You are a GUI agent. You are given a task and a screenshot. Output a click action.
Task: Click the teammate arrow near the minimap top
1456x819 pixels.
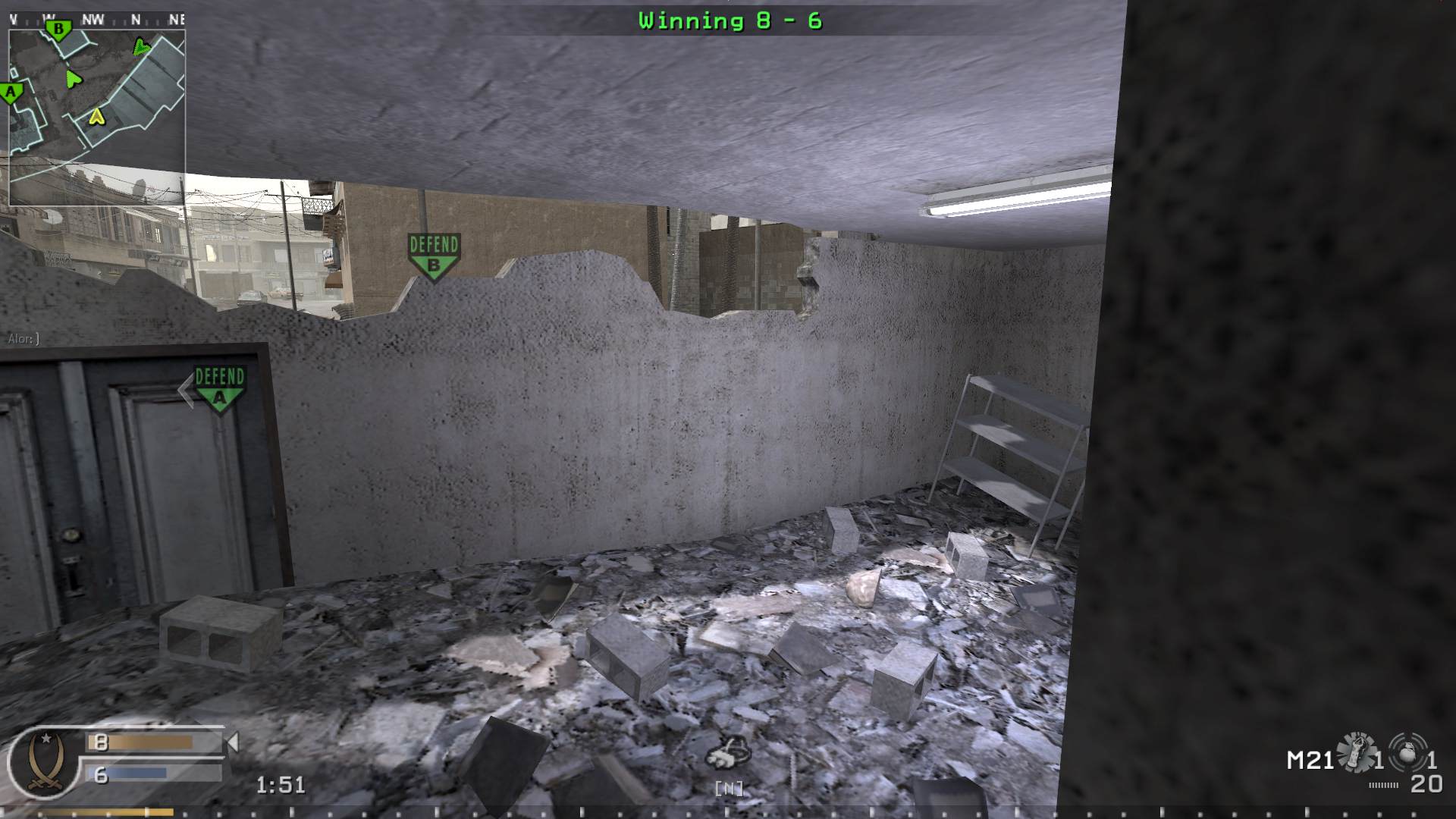coord(142,47)
